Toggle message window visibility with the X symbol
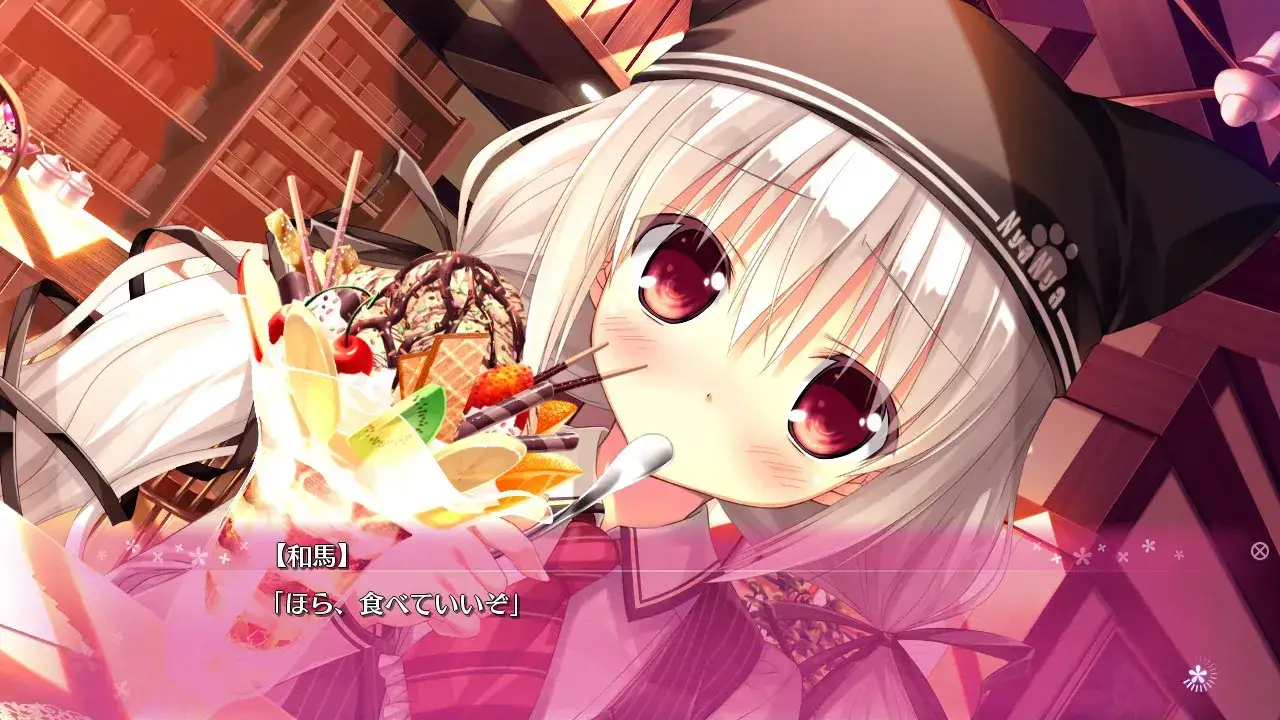Viewport: 1280px width, 720px height. (1260, 549)
